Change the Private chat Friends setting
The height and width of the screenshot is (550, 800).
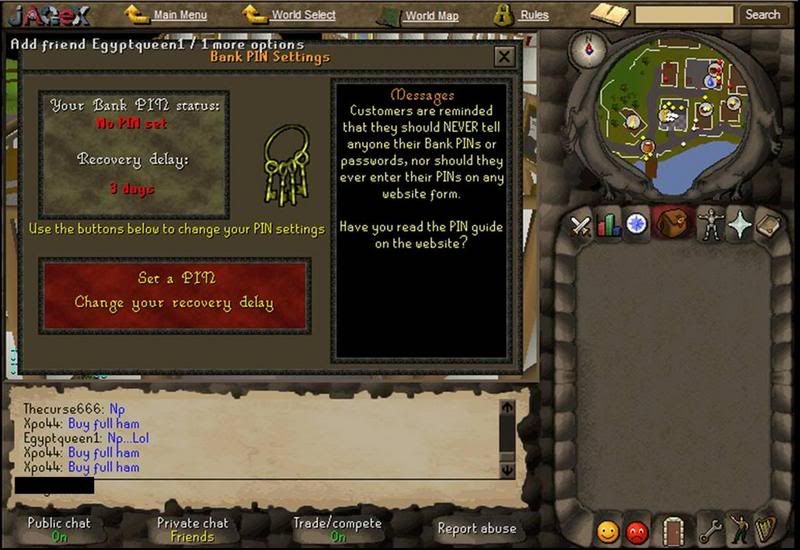click(x=192, y=529)
